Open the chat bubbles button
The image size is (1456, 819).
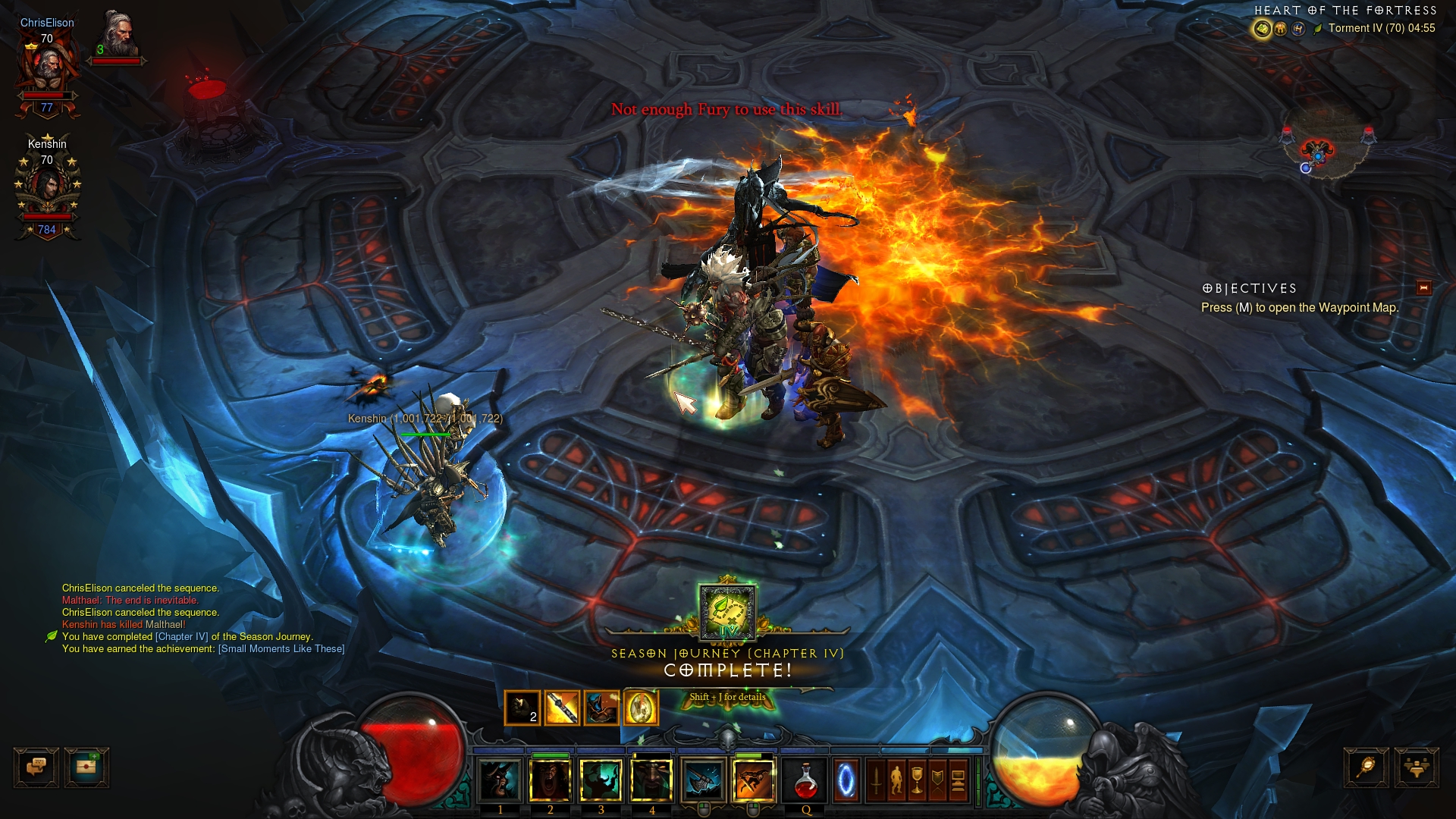pos(36,767)
